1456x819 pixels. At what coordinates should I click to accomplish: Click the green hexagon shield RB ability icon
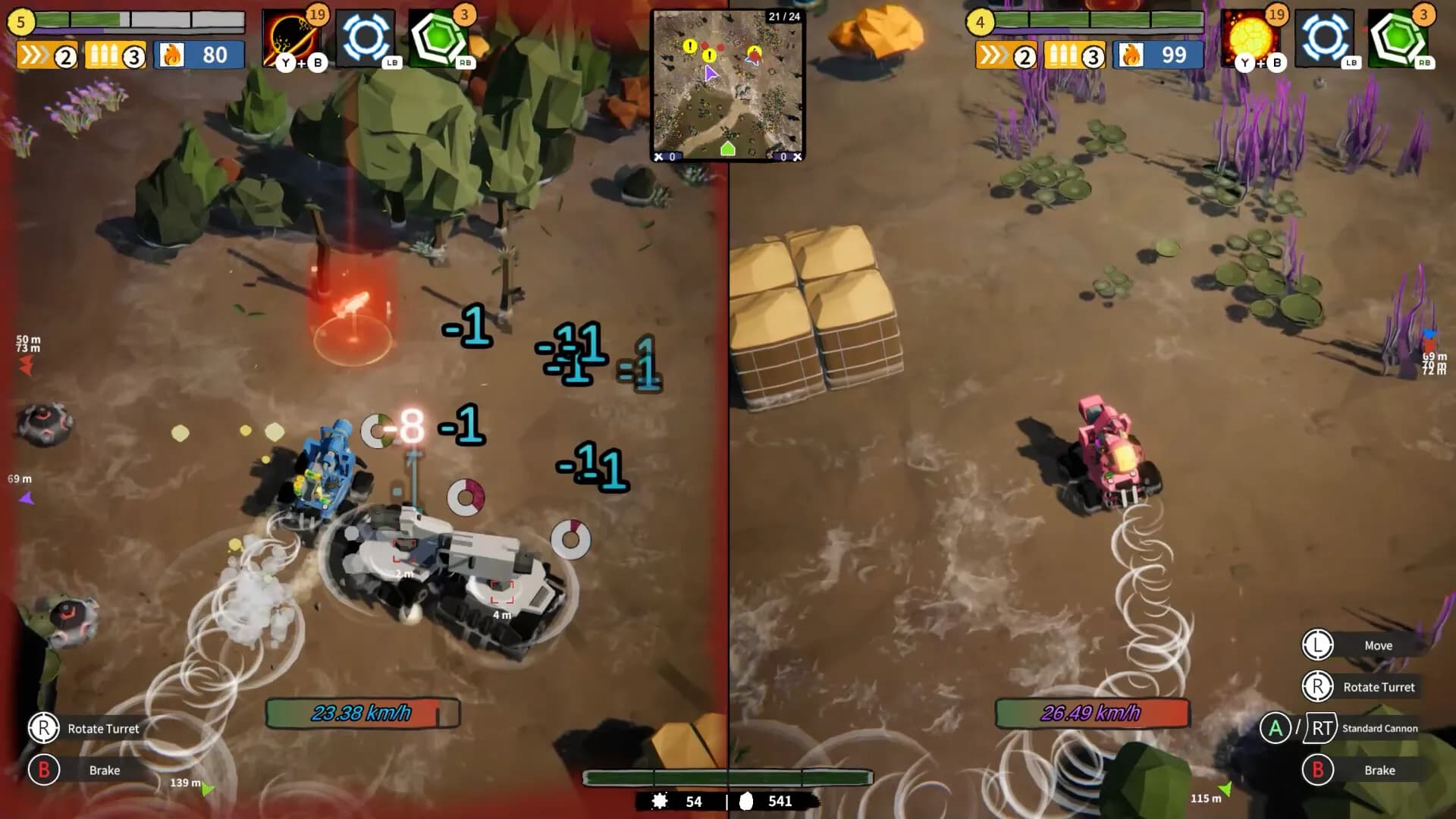coord(444,34)
